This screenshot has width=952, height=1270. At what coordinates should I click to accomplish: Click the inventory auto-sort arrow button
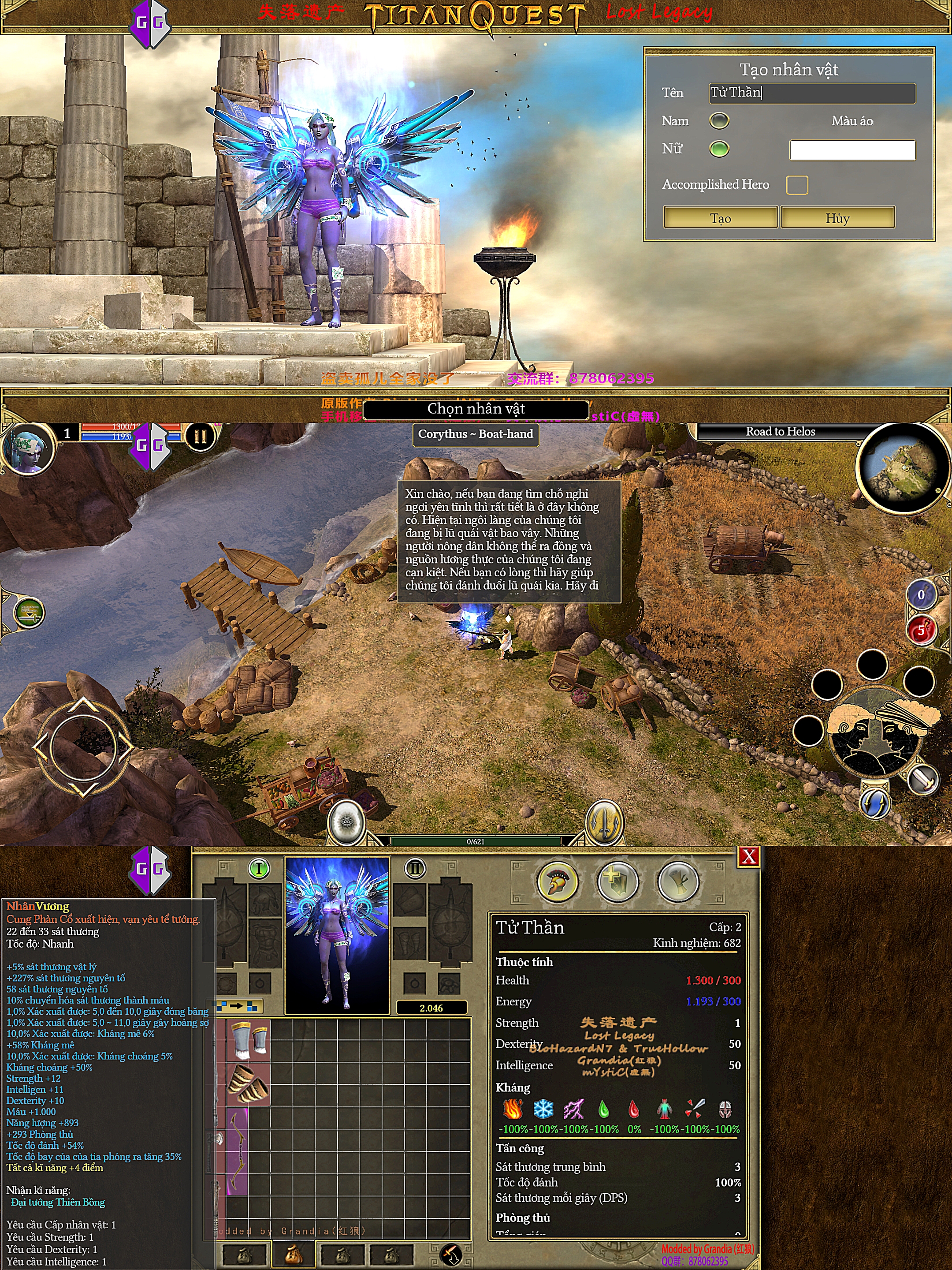[x=240, y=1006]
